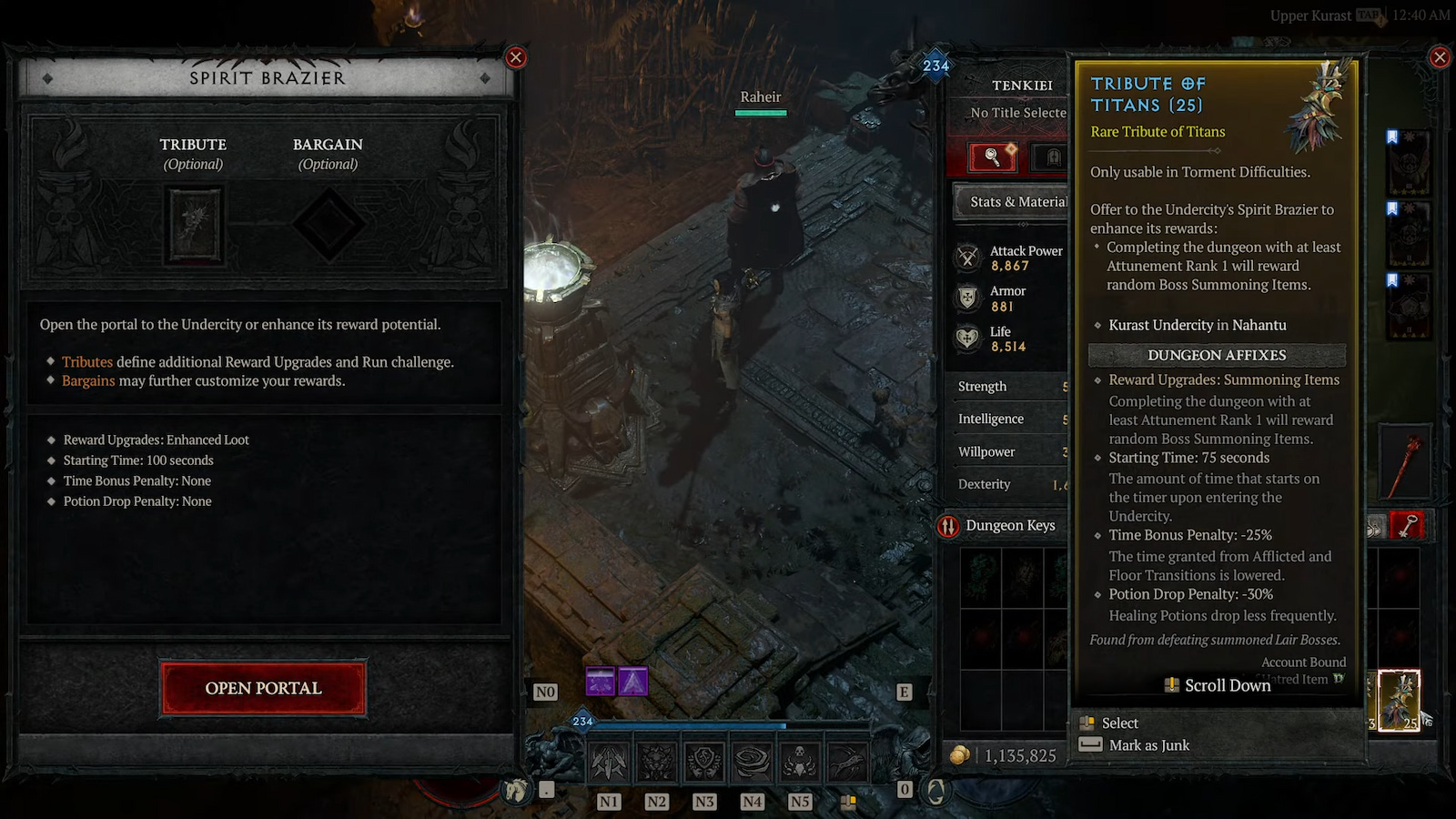Expand the Stats & Materials section

[x=1013, y=201]
